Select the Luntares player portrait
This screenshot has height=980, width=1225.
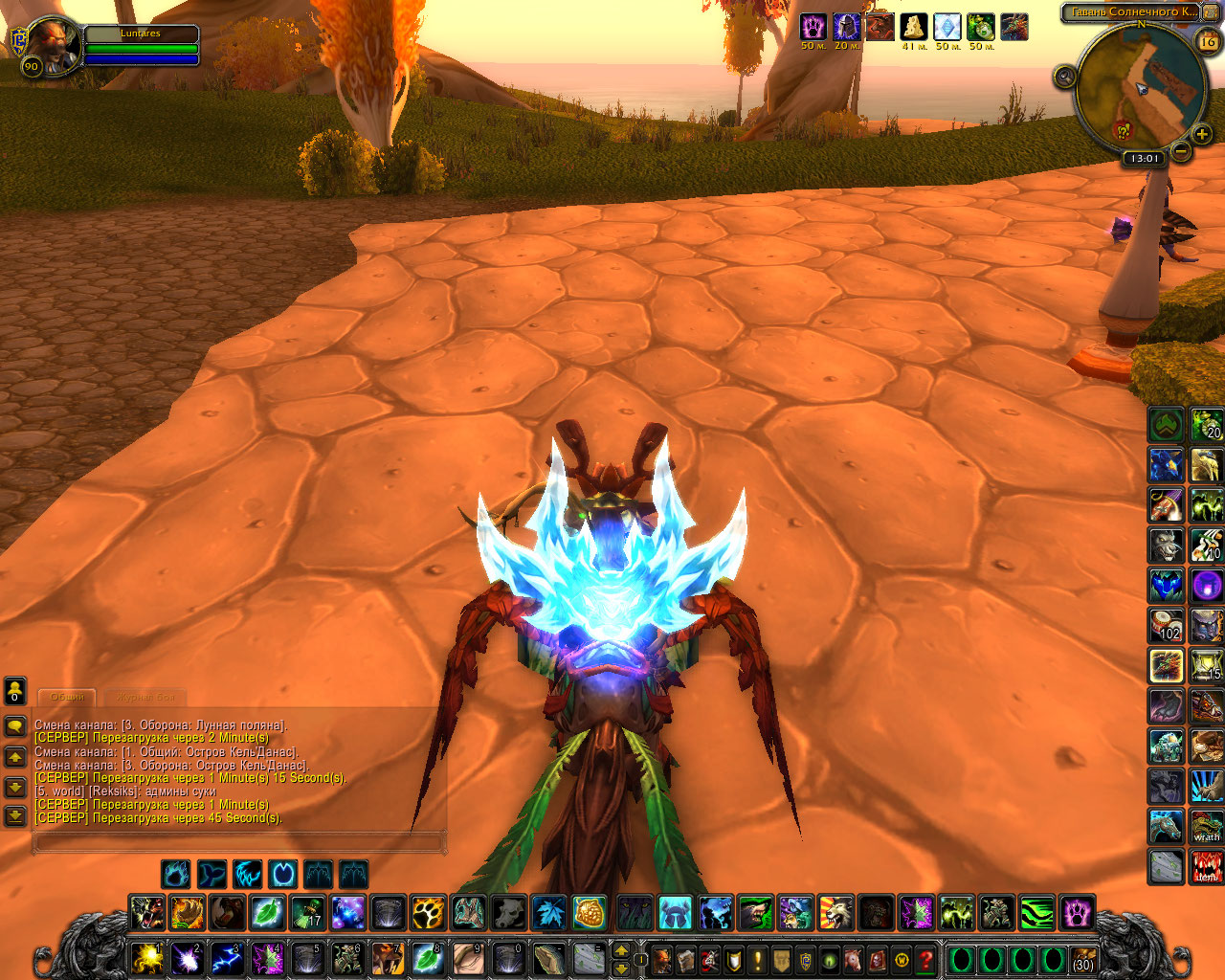(55, 43)
